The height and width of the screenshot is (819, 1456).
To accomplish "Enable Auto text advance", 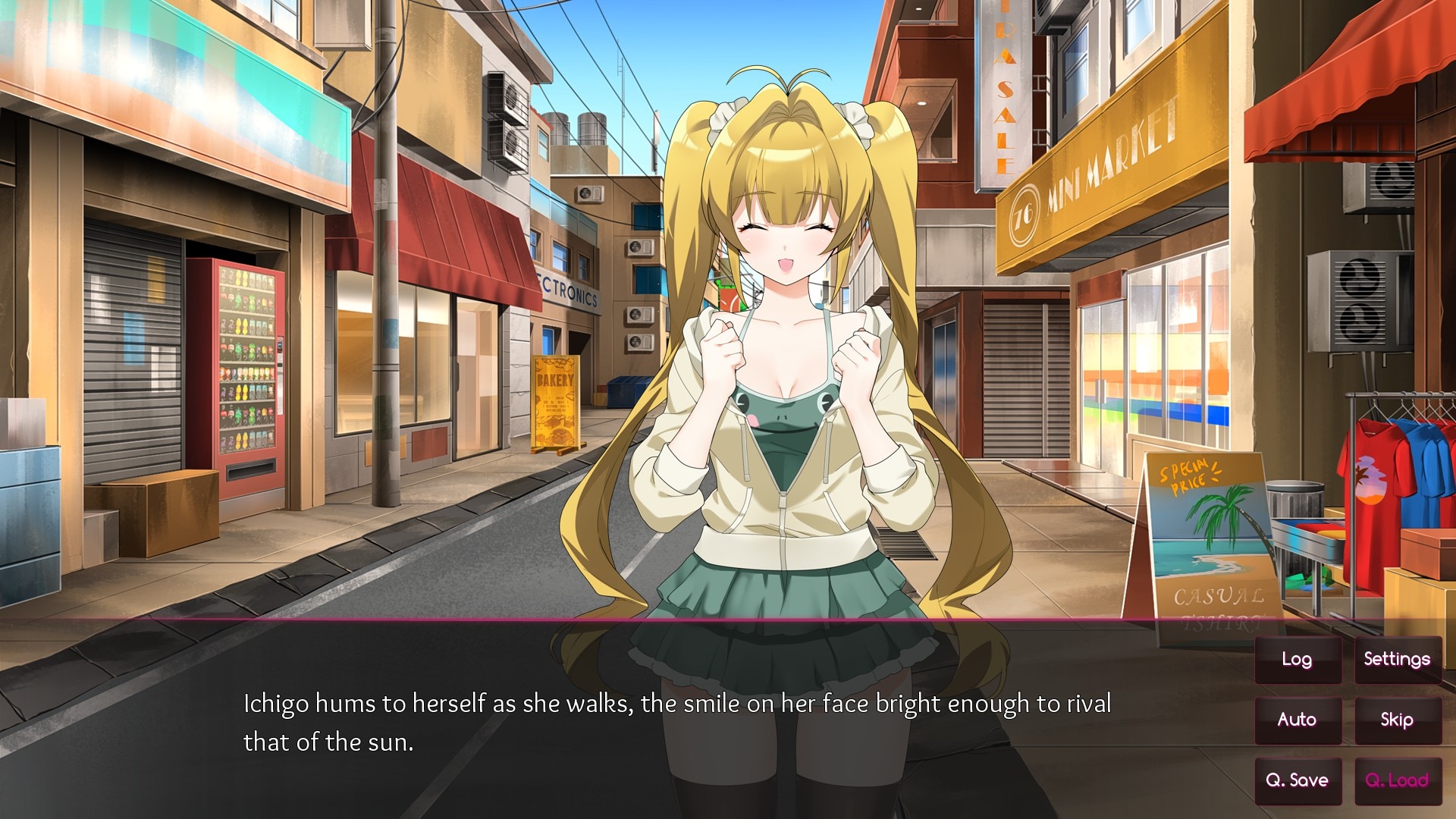I will coord(1297,720).
